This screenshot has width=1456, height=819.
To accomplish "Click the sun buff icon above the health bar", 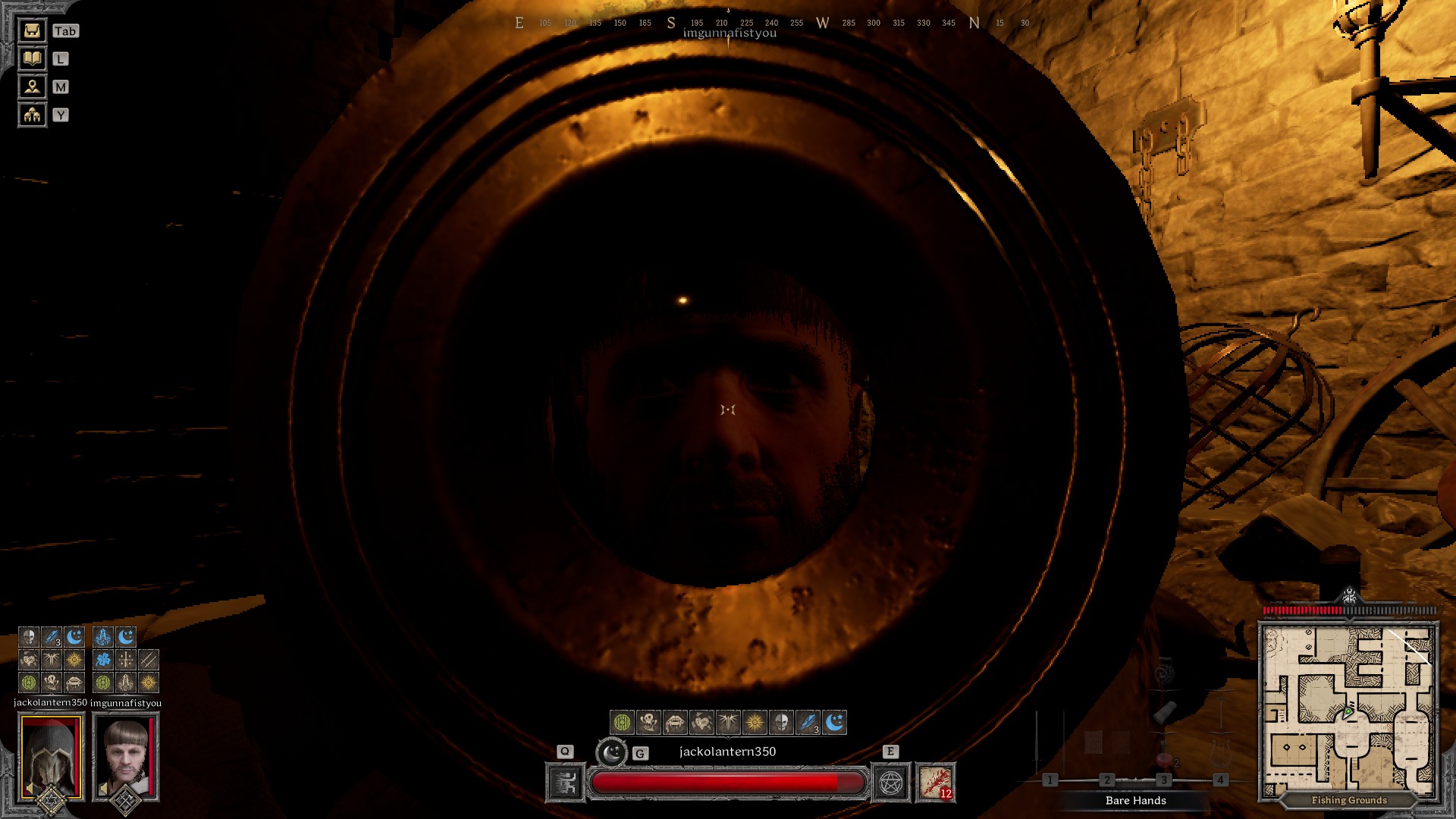I will tap(754, 722).
